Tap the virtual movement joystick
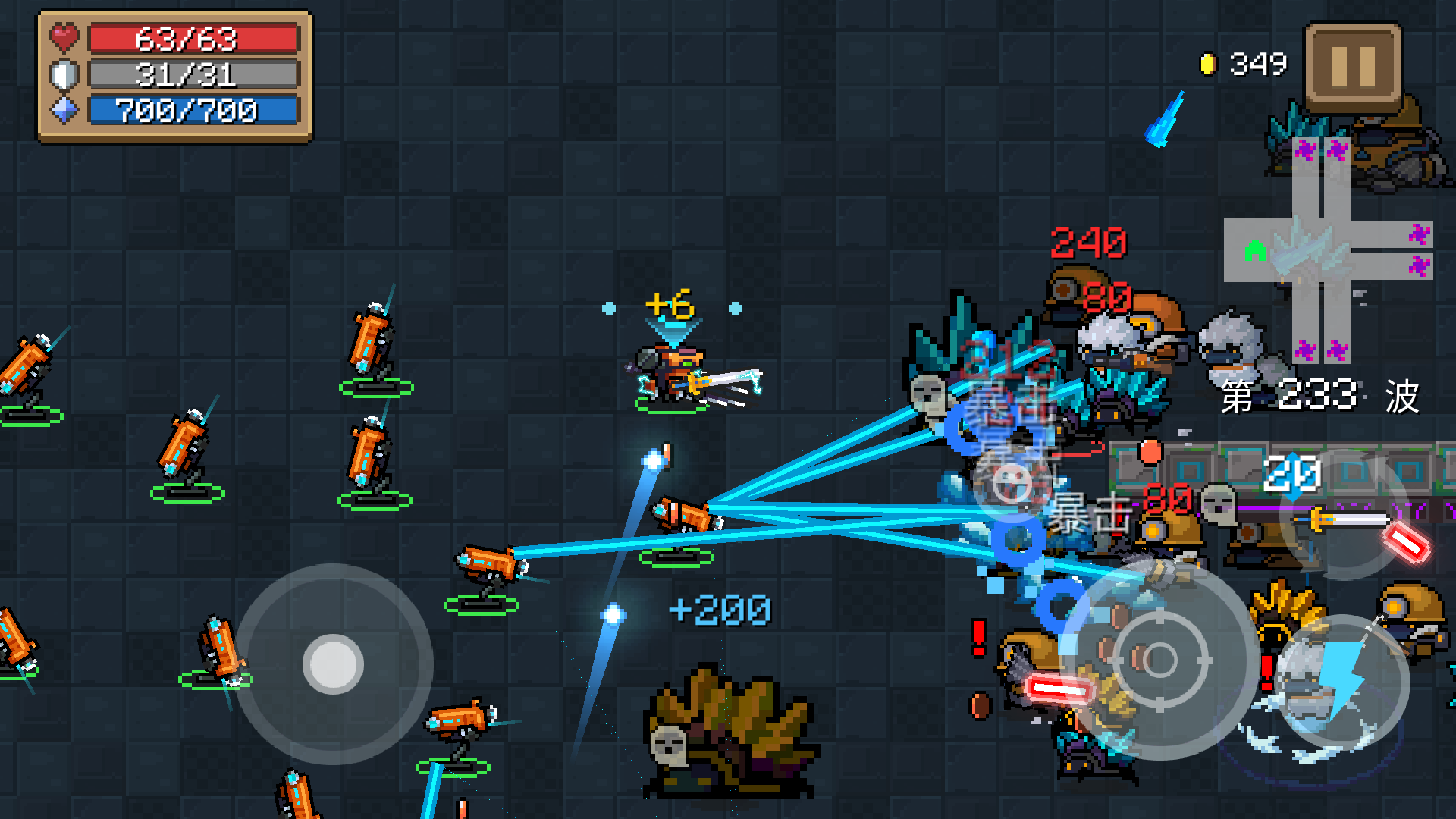 (334, 664)
